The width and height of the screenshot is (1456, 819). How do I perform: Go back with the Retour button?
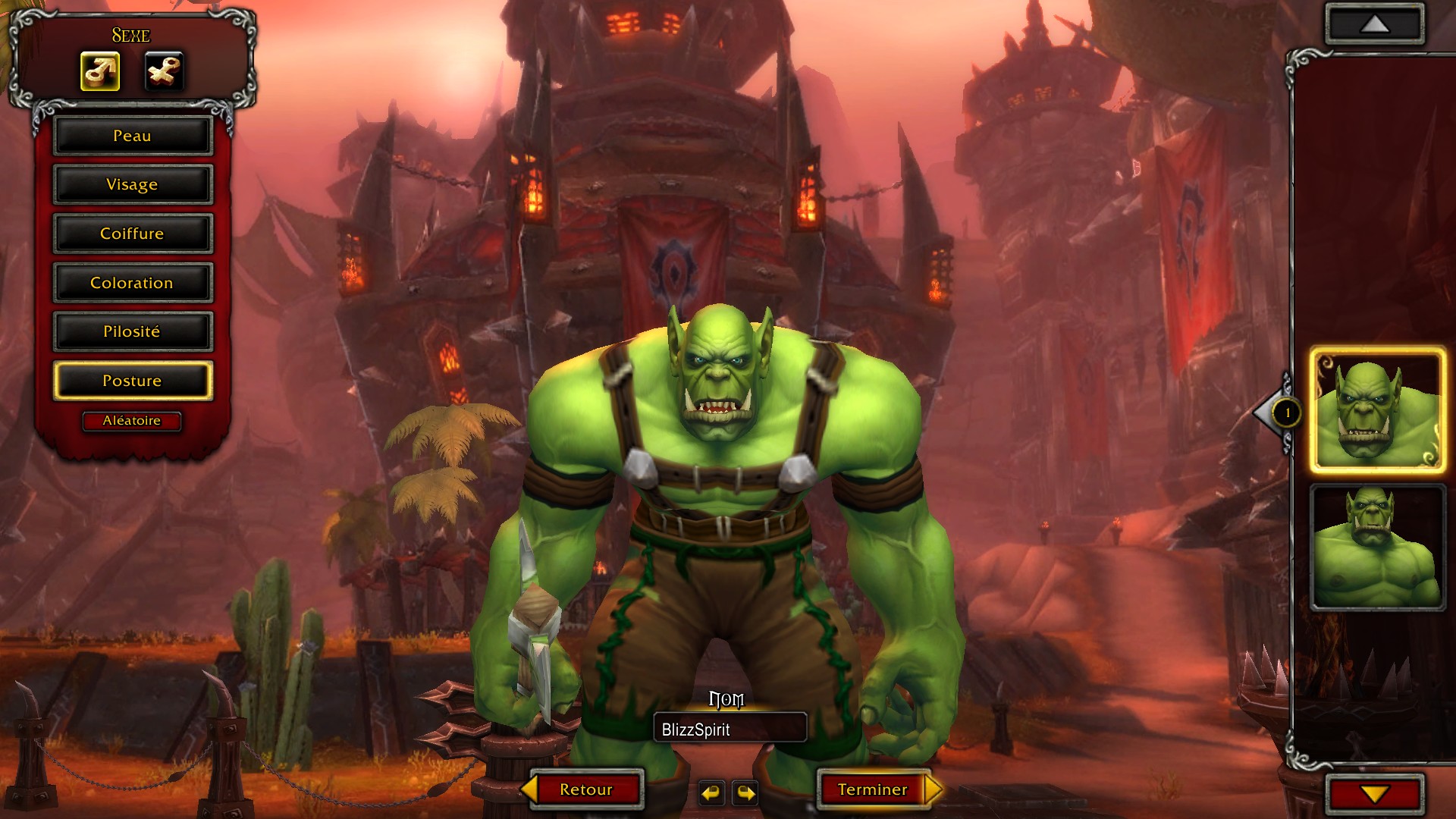pyautogui.click(x=585, y=789)
